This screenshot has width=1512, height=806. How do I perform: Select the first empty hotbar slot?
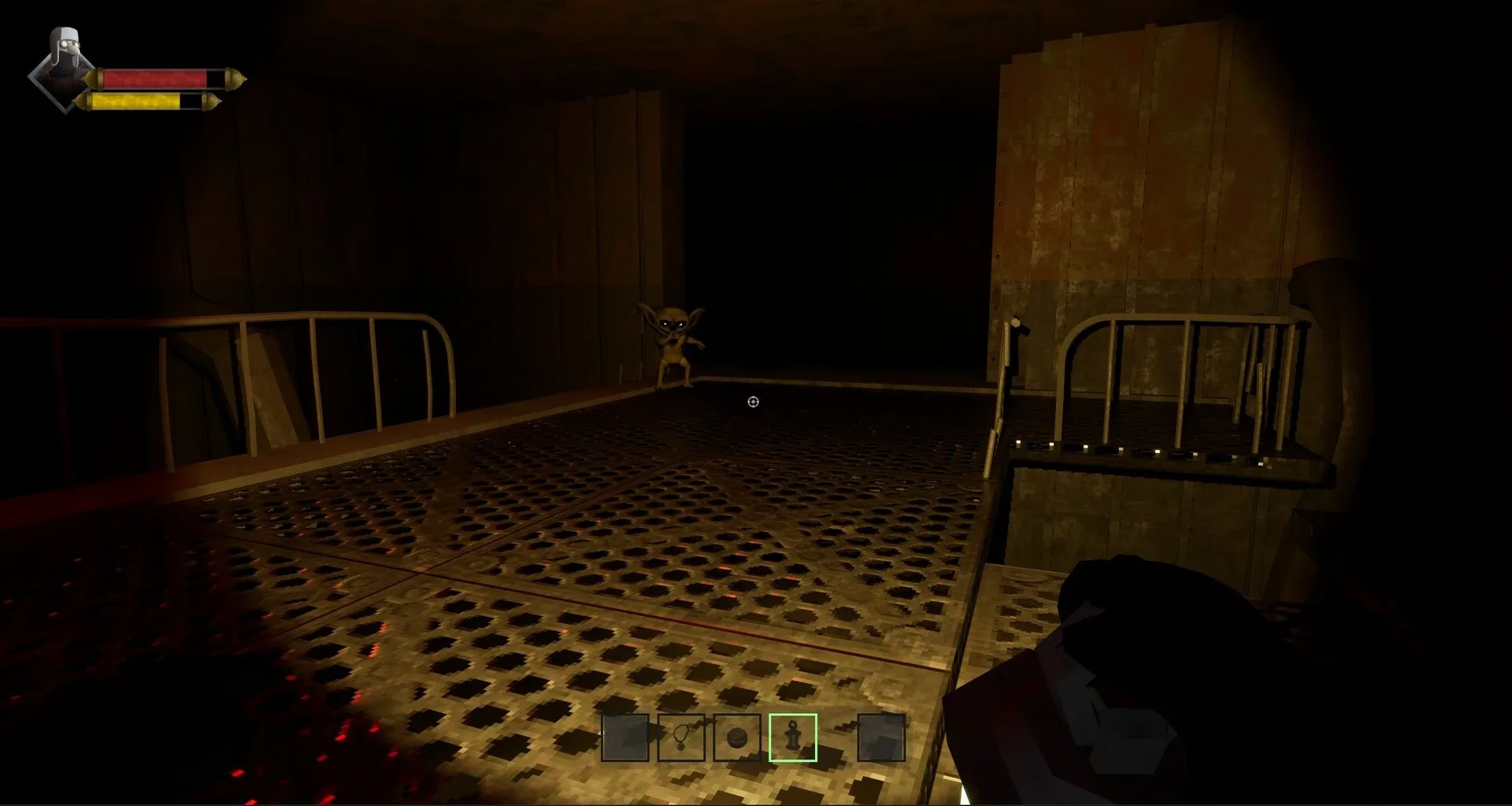(624, 737)
